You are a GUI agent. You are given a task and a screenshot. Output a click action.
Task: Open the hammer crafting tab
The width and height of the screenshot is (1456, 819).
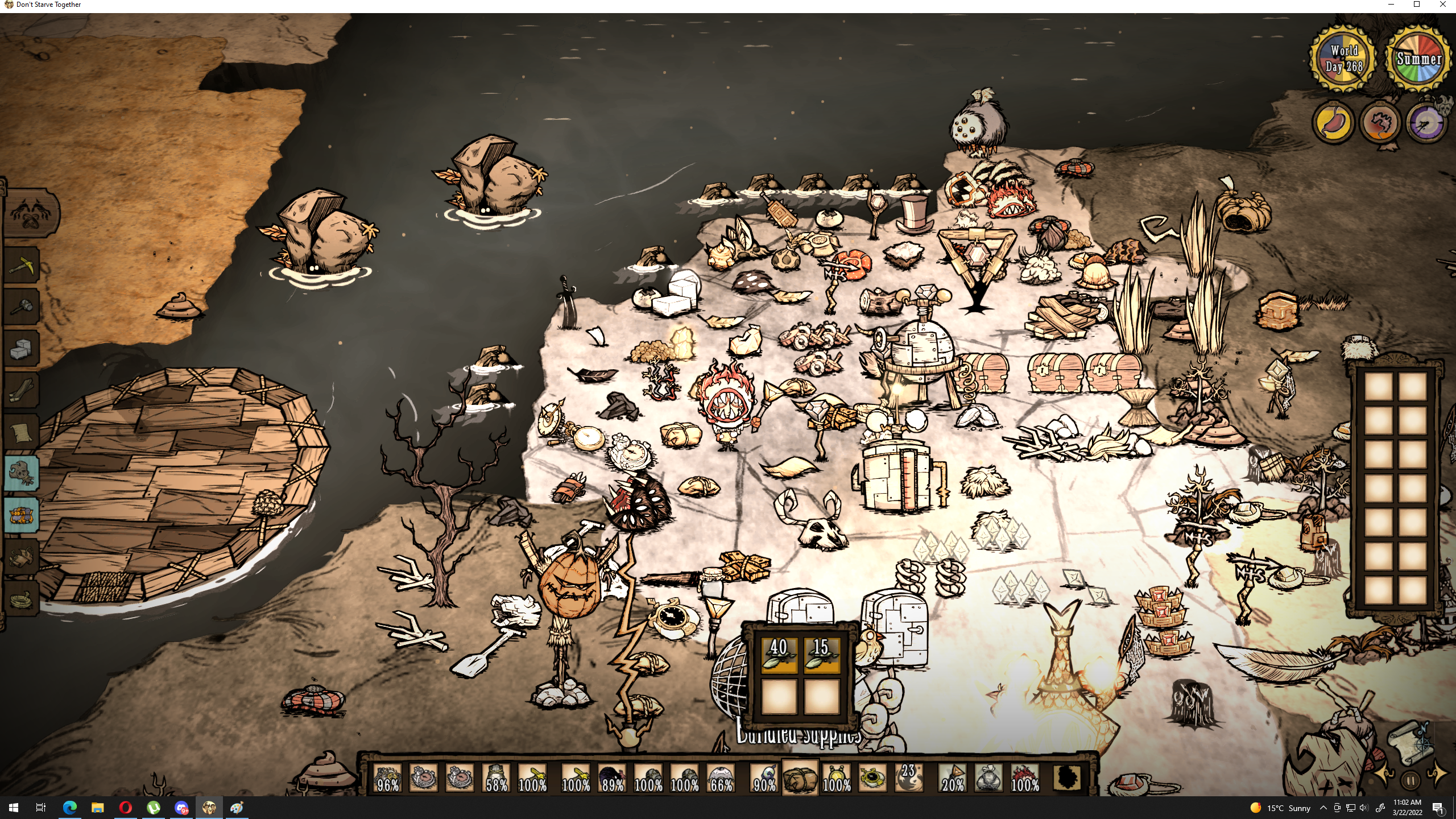pyautogui.click(x=22, y=307)
